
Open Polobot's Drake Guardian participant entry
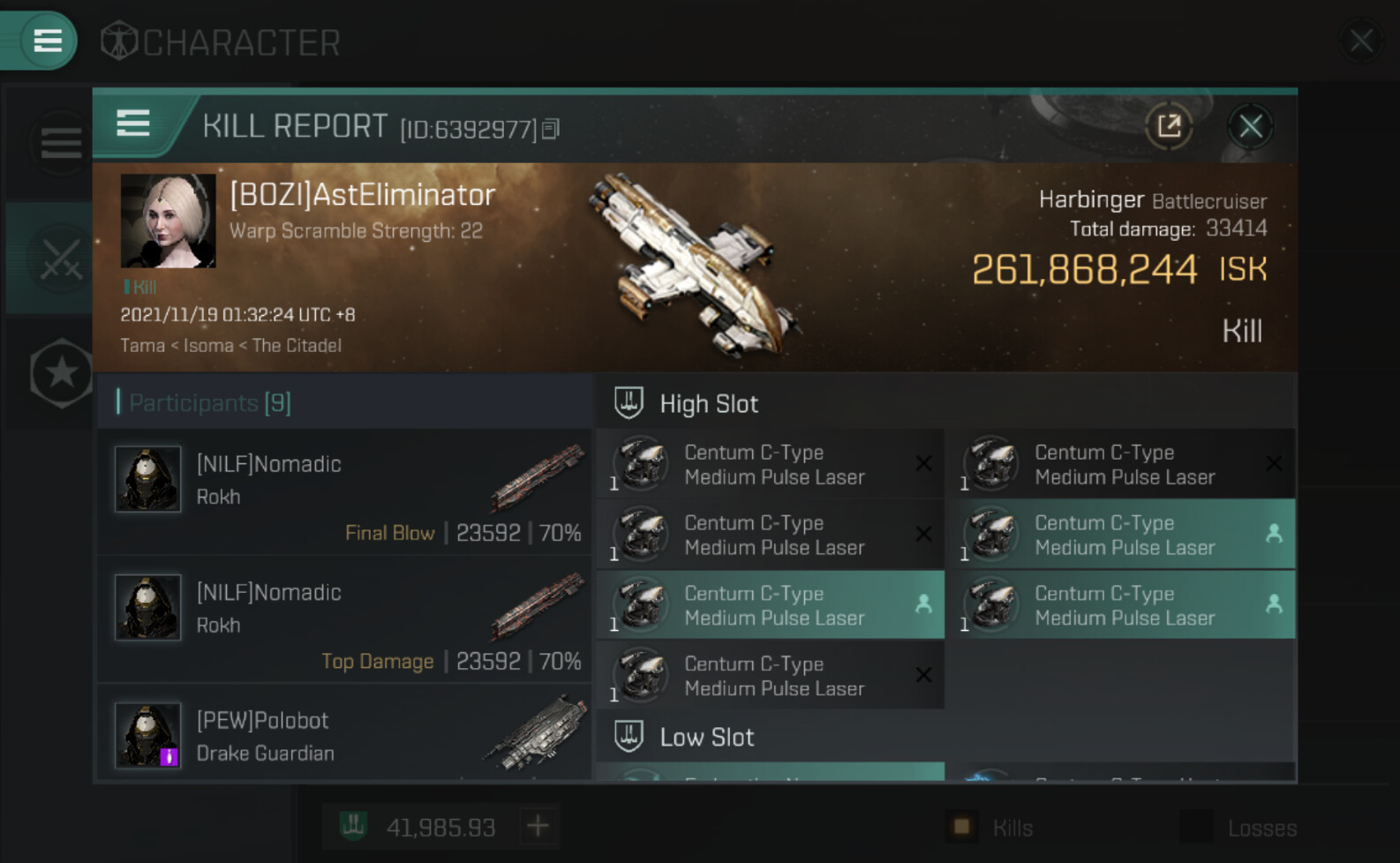344,736
